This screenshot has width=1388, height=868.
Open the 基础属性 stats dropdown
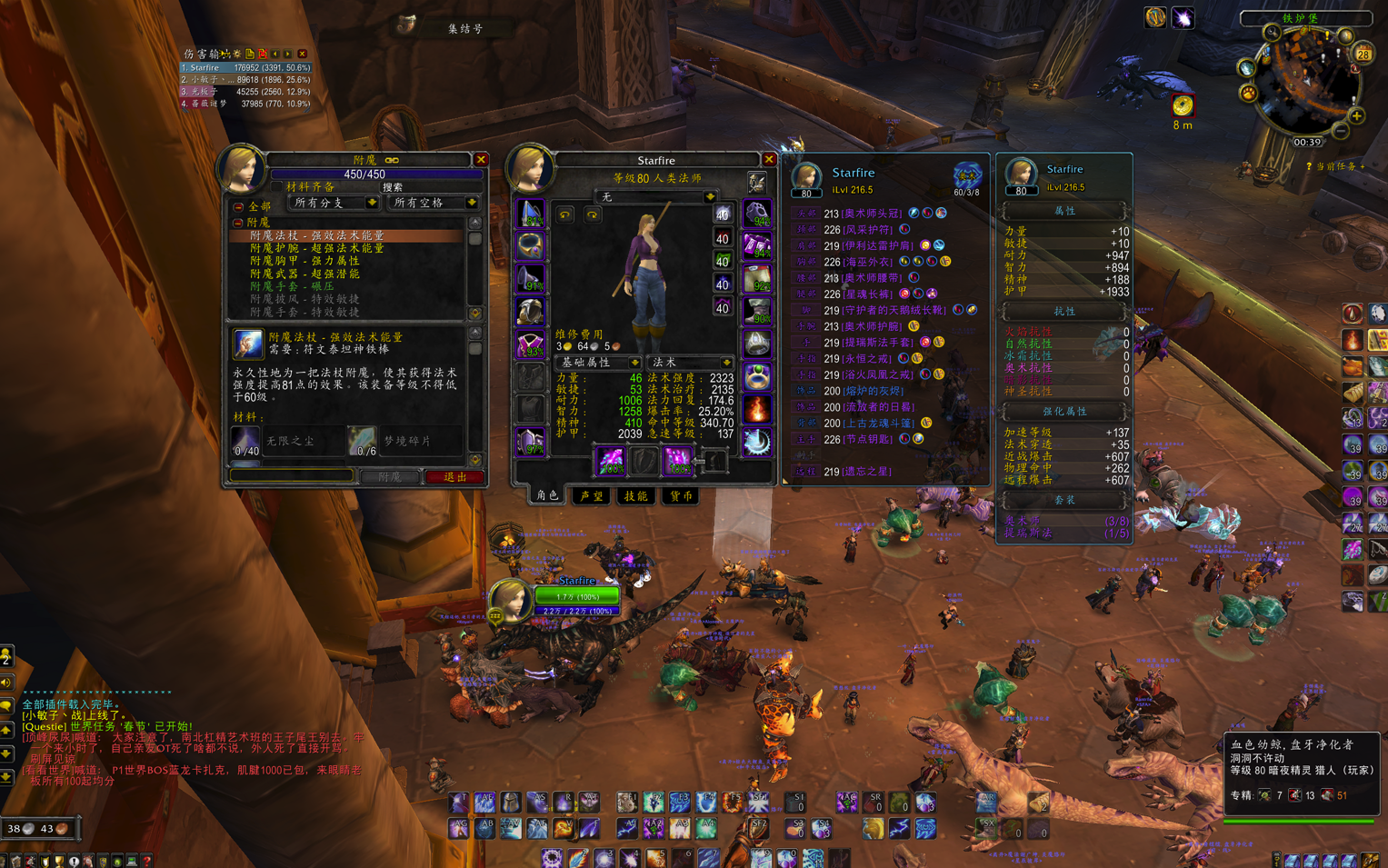tap(634, 363)
